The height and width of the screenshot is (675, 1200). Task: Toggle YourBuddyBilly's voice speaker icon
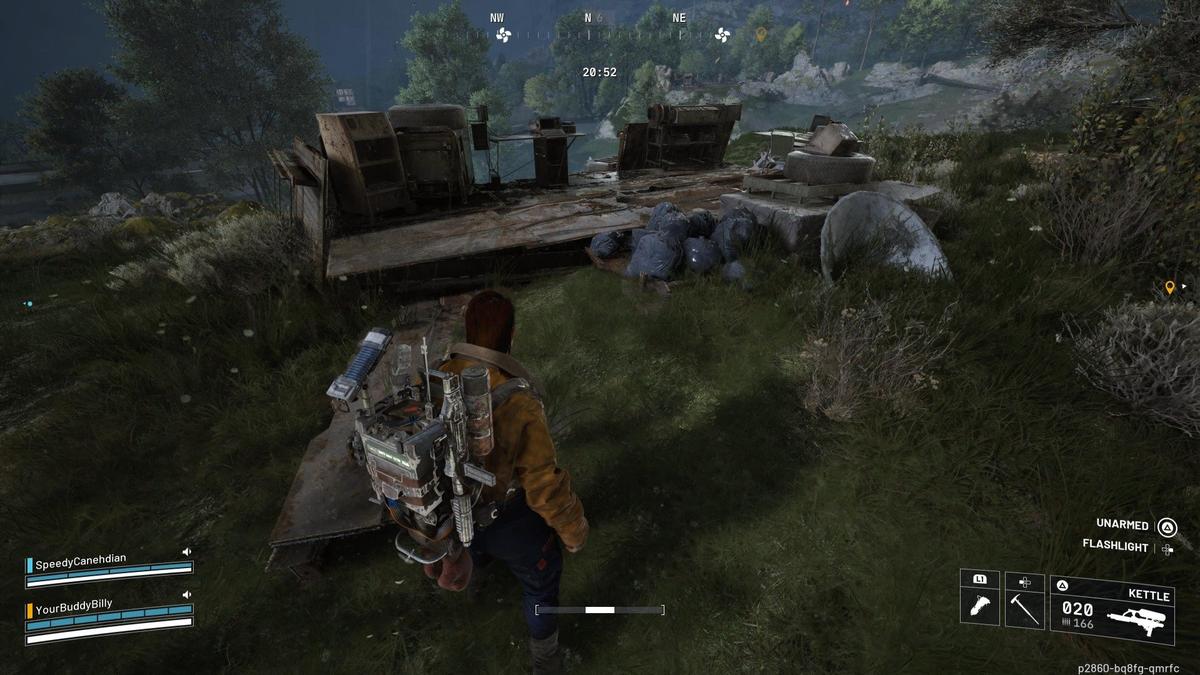pos(186,594)
